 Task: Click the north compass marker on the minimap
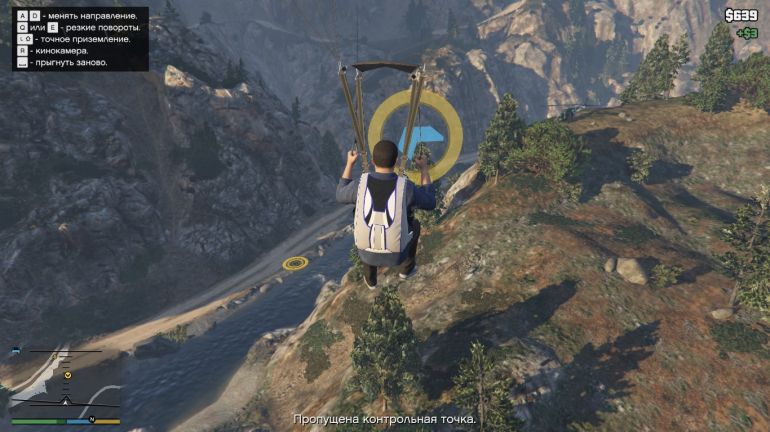(91, 418)
